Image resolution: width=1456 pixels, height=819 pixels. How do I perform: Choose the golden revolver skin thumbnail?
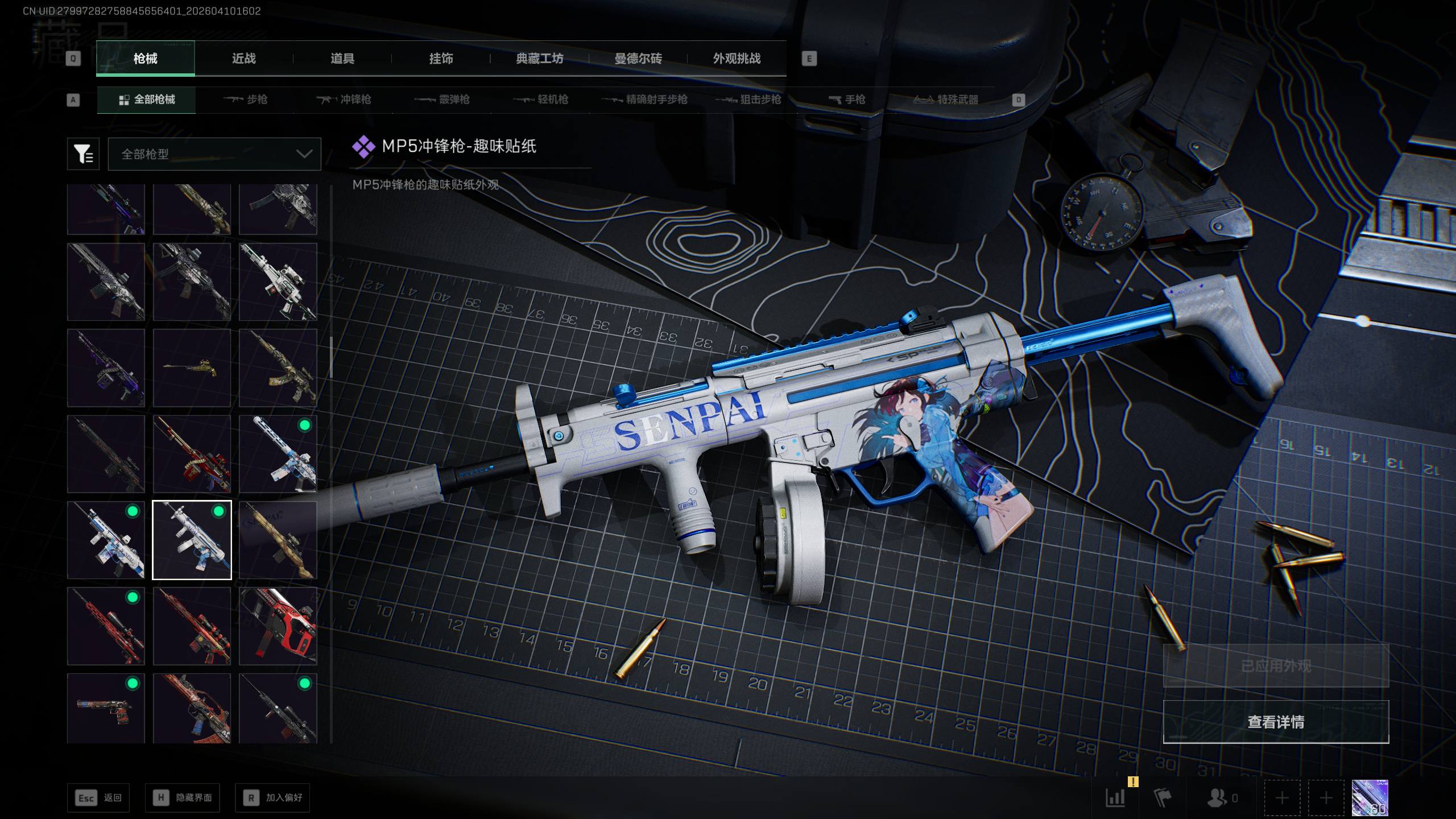point(192,368)
